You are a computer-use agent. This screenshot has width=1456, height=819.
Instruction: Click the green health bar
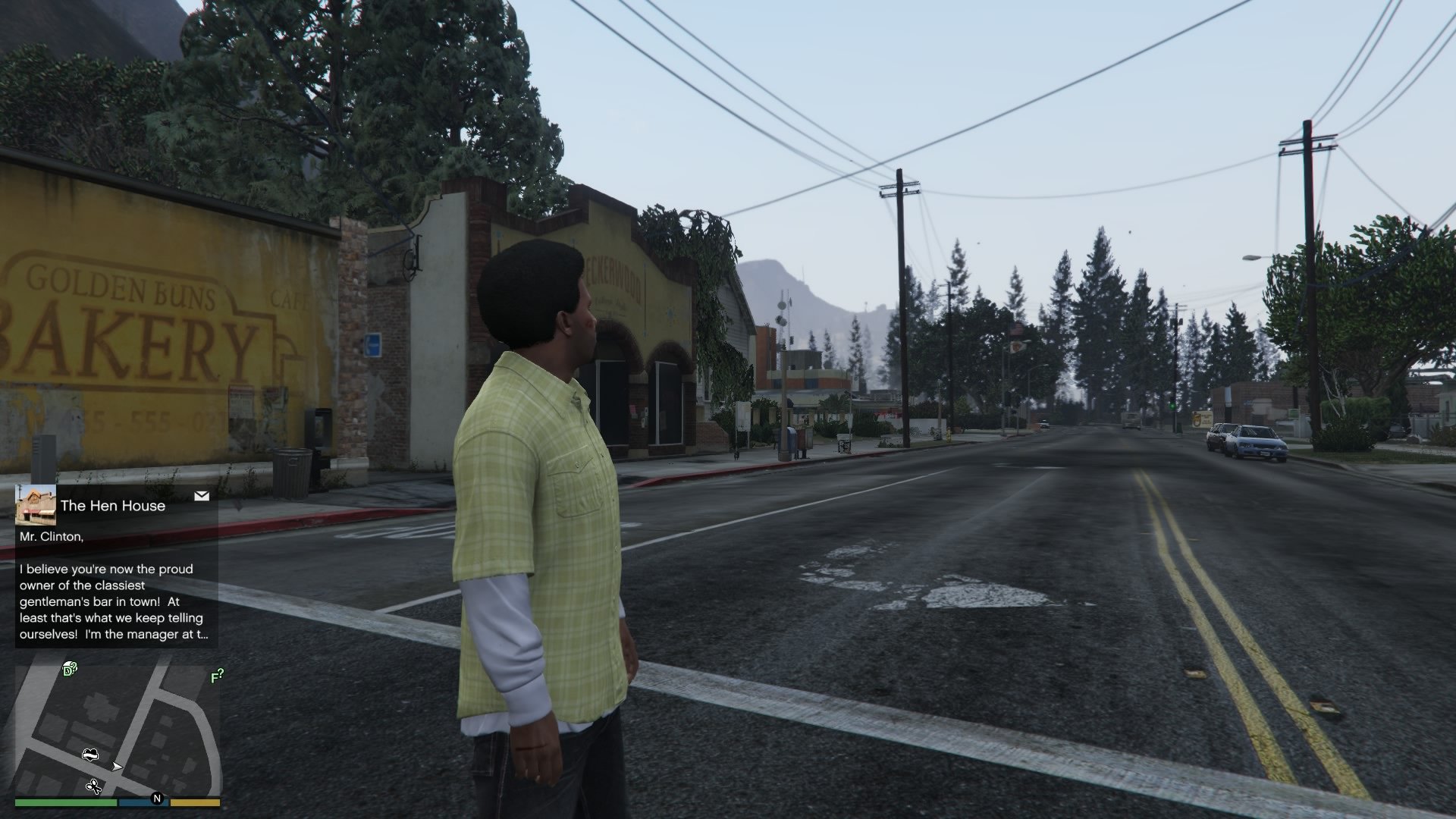(67, 802)
